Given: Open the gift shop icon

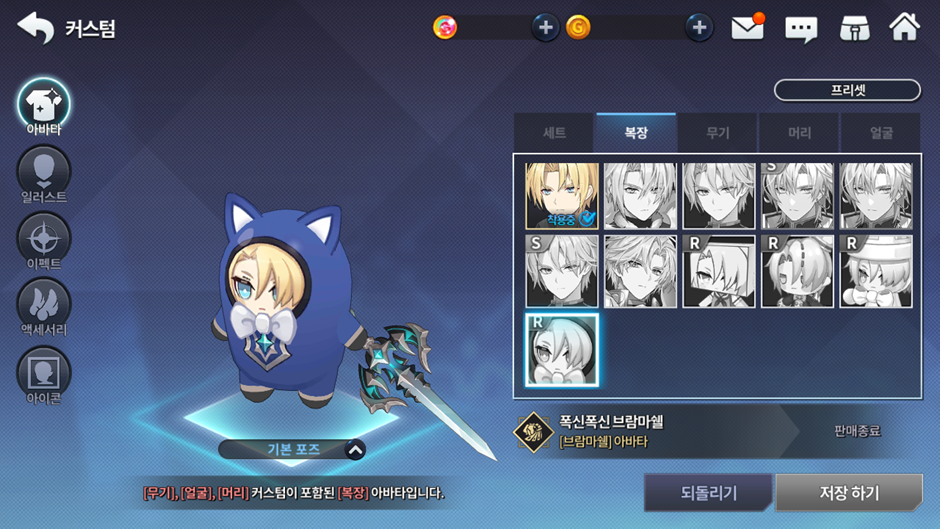Looking at the screenshot, I should pyautogui.click(x=853, y=29).
